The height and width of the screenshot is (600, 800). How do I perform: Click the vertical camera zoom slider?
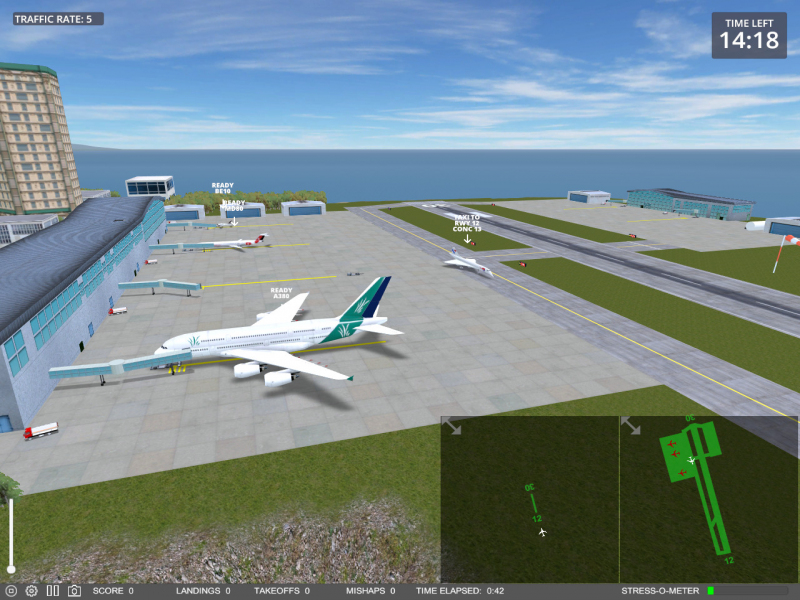coord(11,535)
